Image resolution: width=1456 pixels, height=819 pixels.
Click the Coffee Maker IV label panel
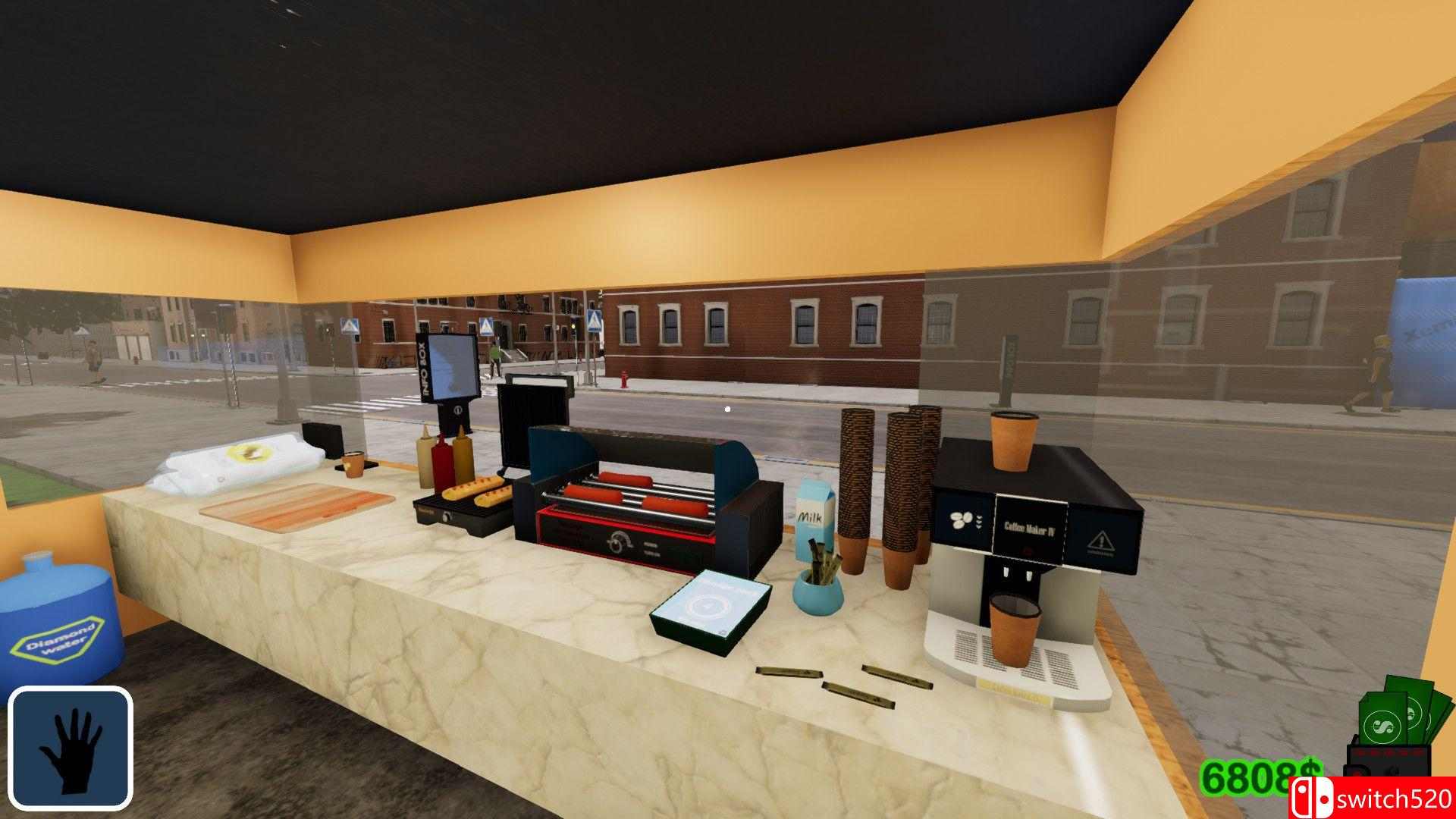[1029, 527]
